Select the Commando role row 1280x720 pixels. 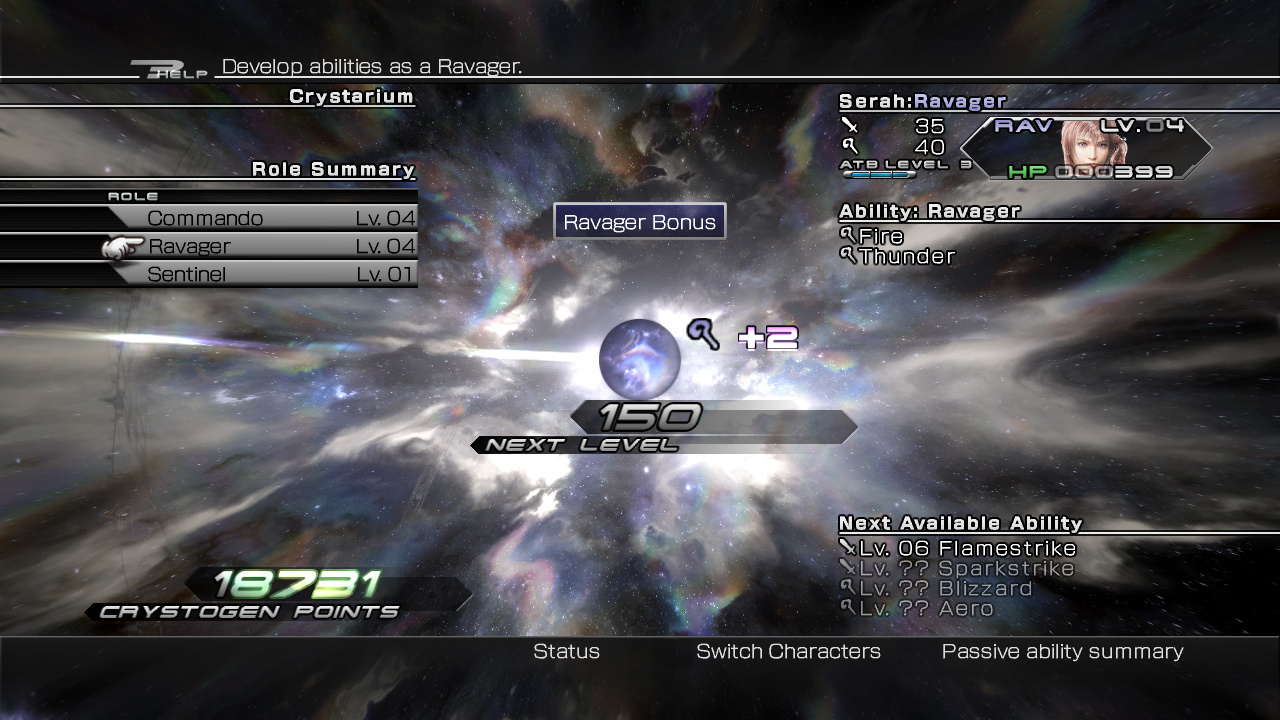click(262, 218)
